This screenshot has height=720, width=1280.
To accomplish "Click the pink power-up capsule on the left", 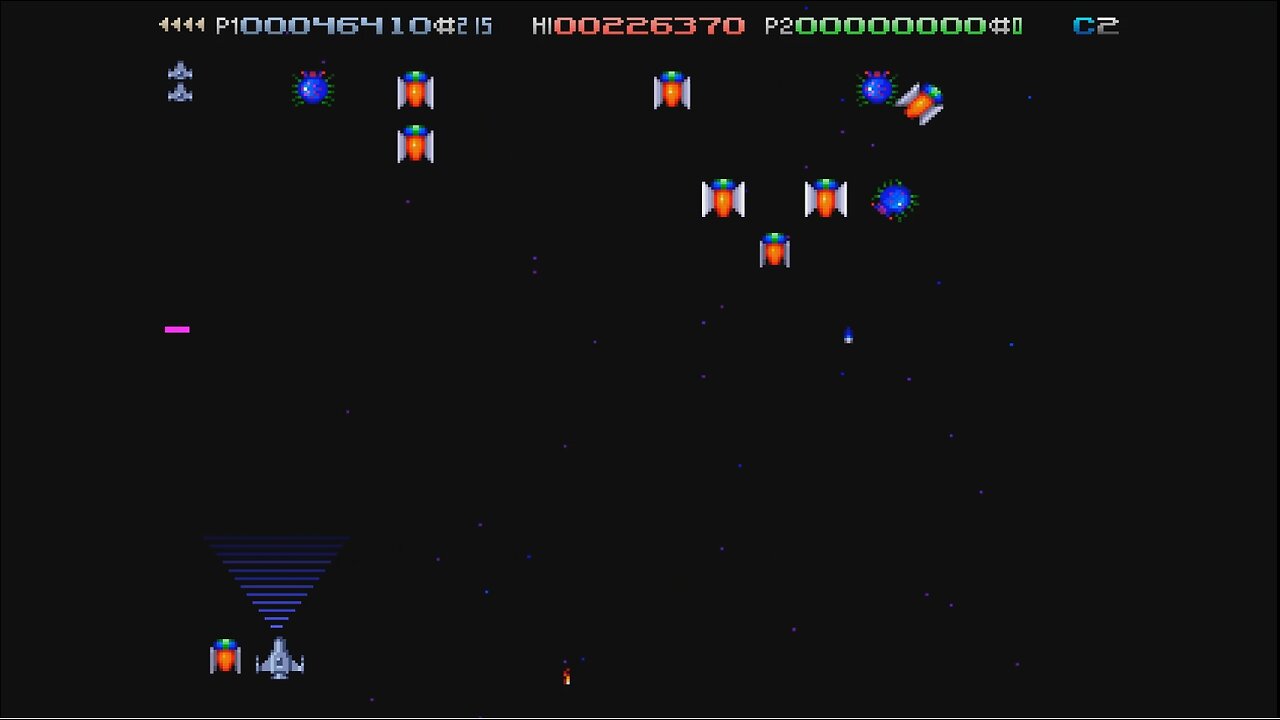I will pos(176,328).
